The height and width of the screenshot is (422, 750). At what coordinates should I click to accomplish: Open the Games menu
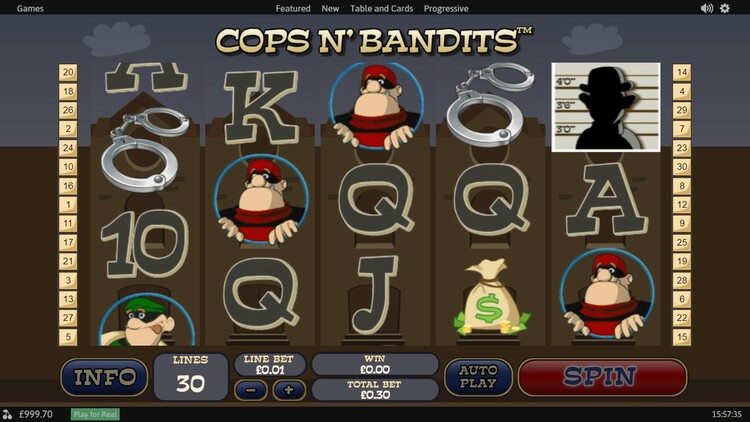(x=30, y=8)
